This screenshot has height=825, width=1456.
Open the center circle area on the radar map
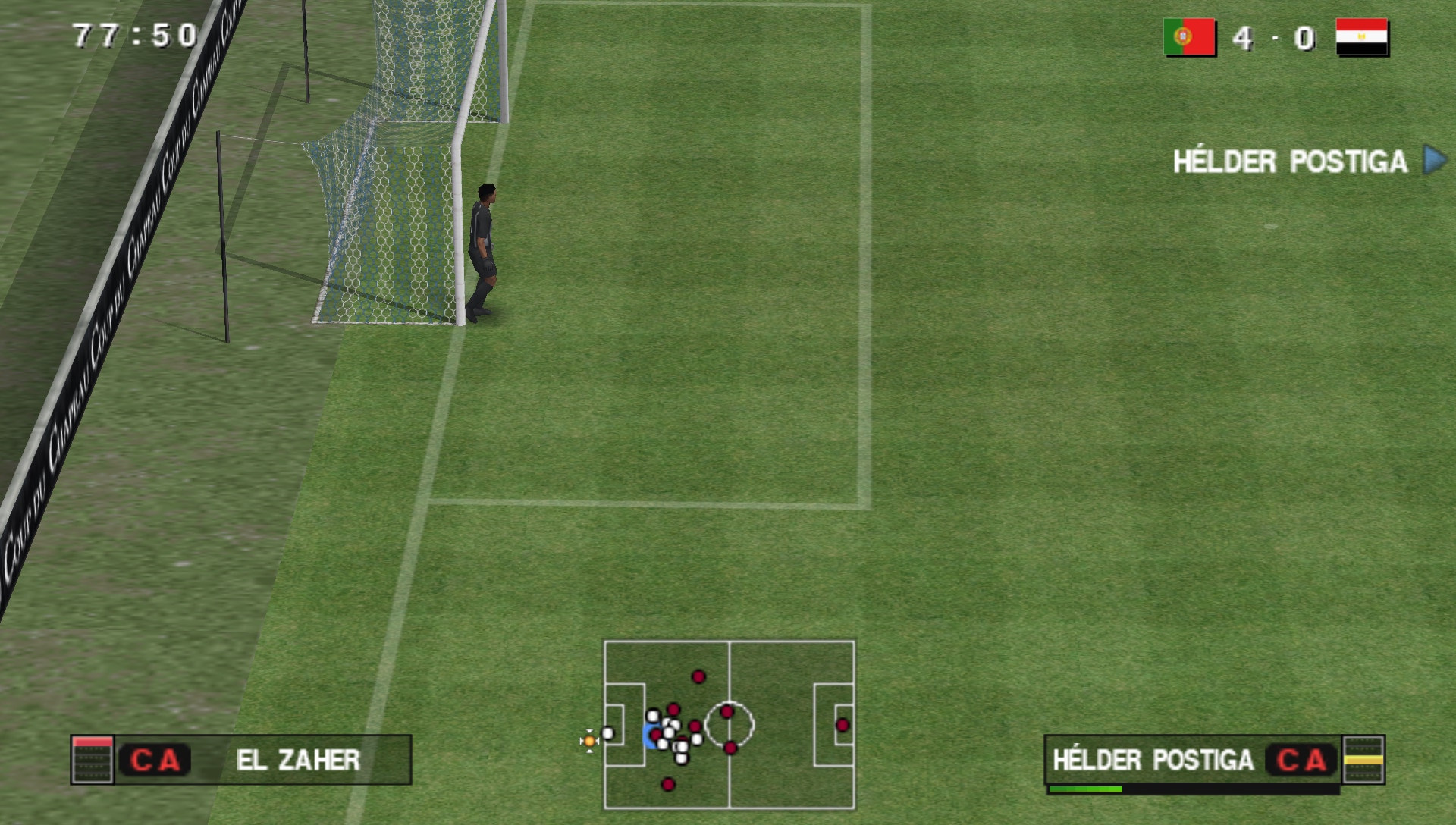[730, 724]
